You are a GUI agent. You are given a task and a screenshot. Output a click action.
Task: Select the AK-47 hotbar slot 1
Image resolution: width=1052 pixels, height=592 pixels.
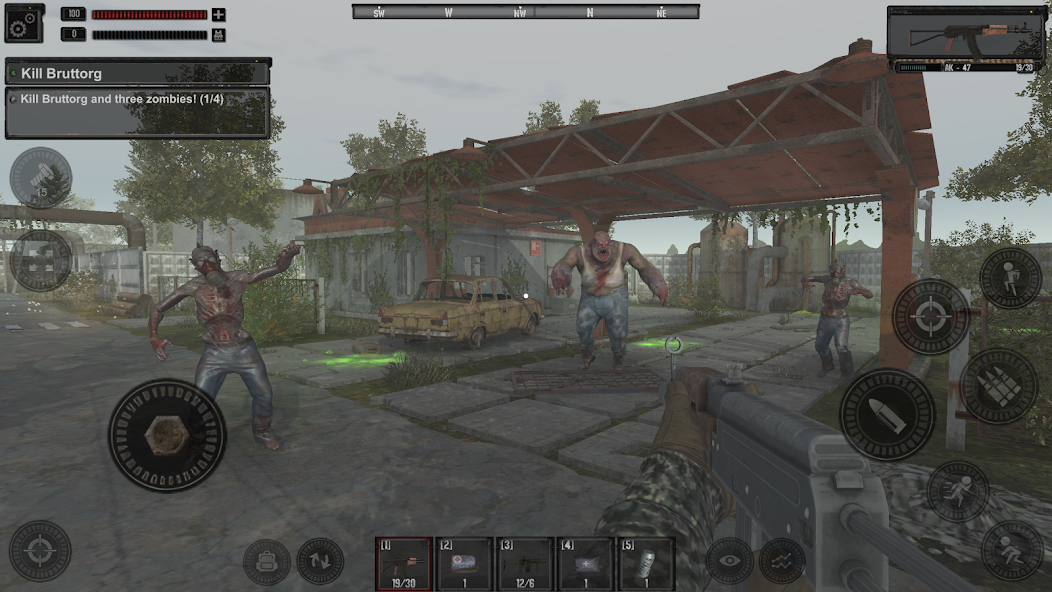(404, 563)
